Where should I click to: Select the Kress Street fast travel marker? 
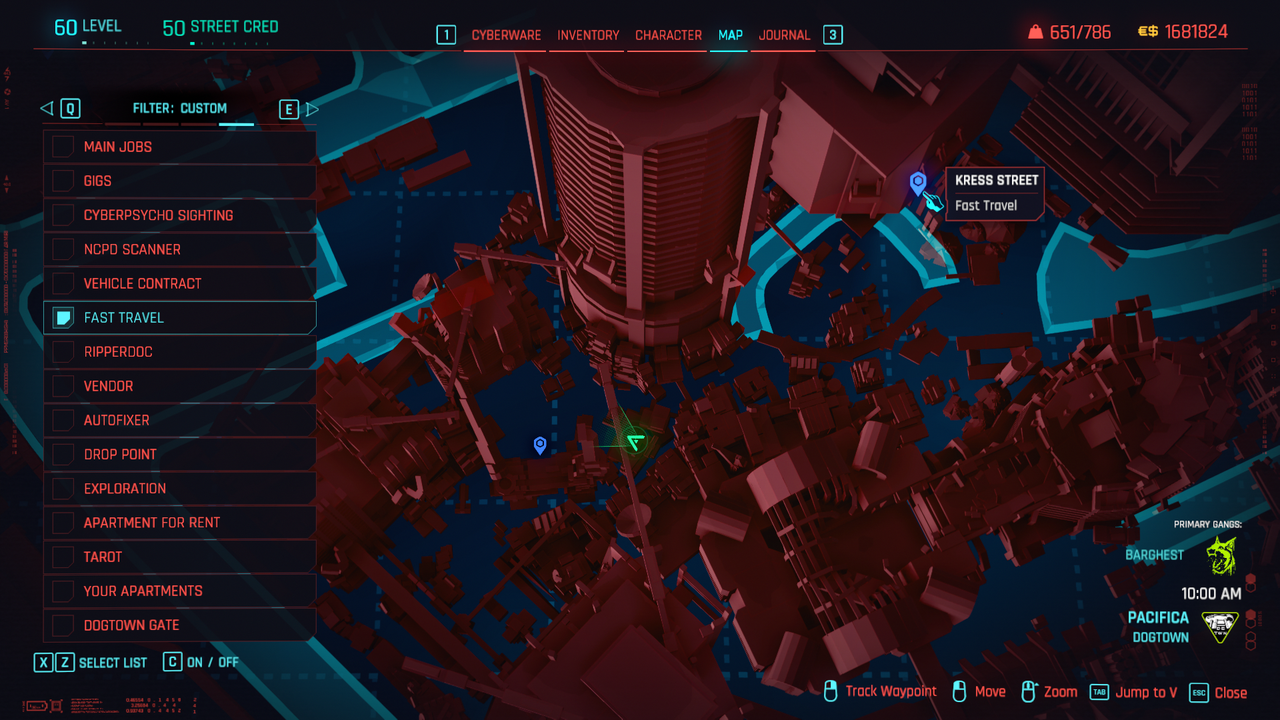917,183
